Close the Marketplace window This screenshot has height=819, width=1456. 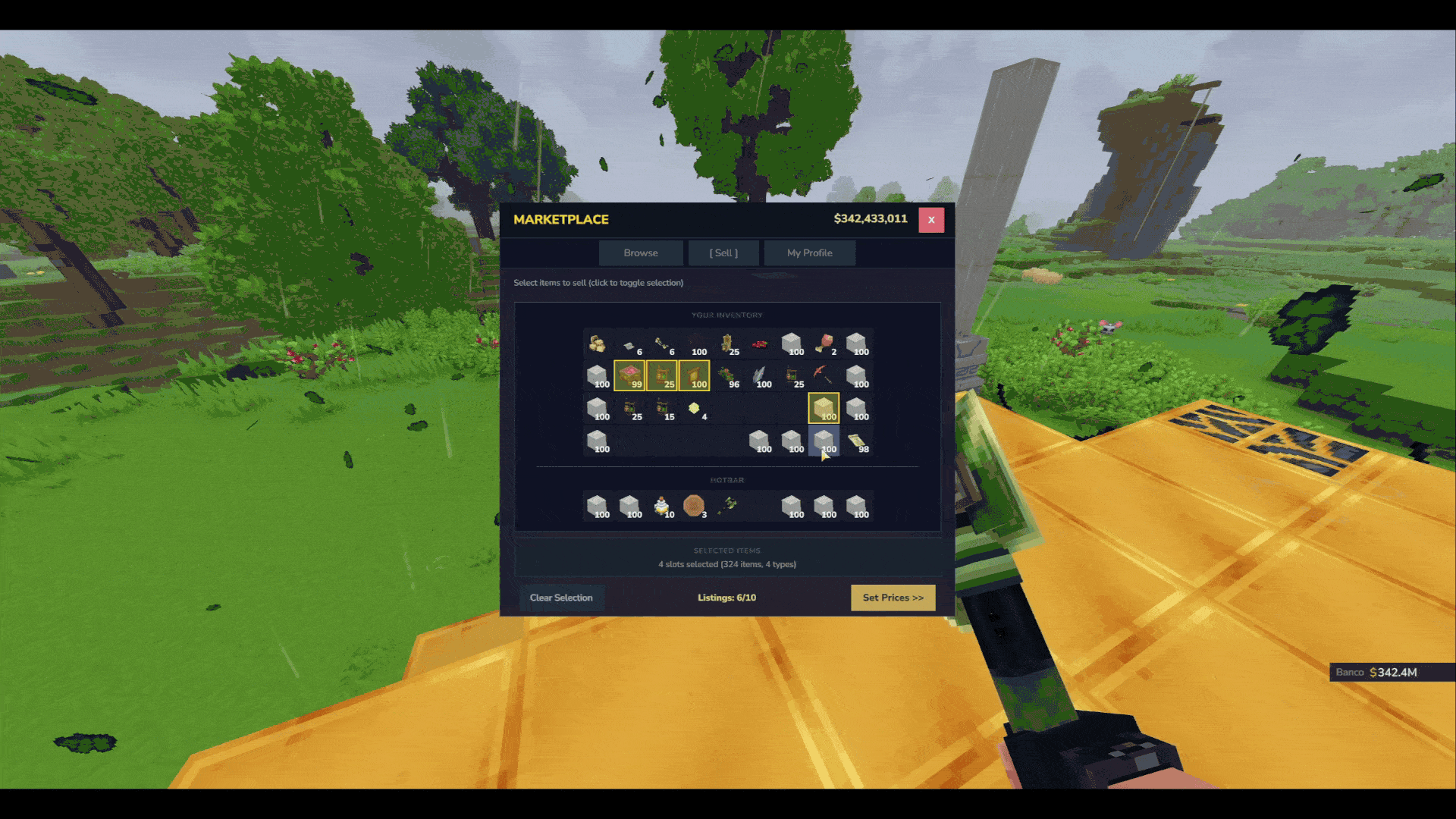coord(931,220)
